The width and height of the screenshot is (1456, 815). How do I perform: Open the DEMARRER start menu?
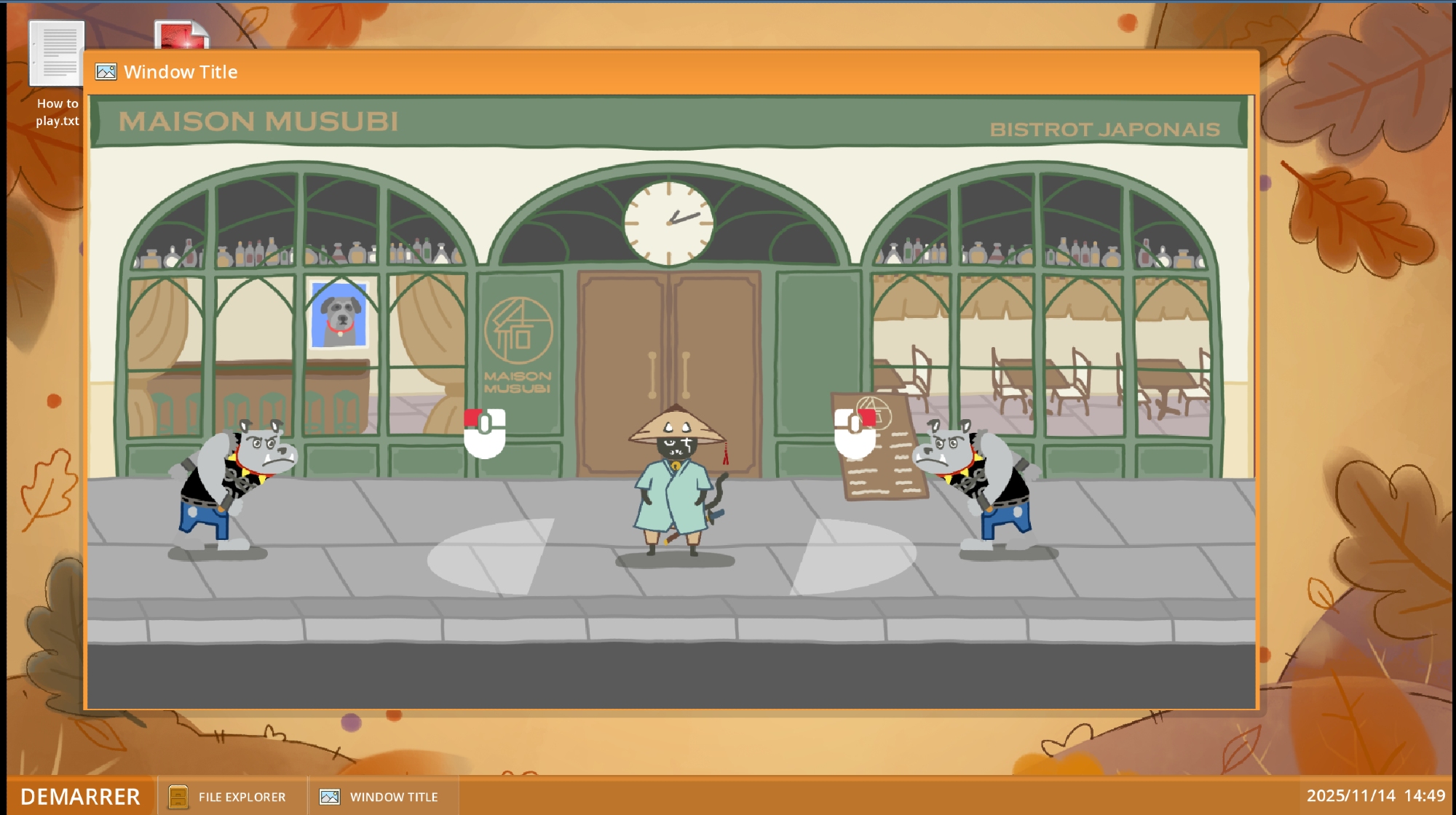[80, 796]
